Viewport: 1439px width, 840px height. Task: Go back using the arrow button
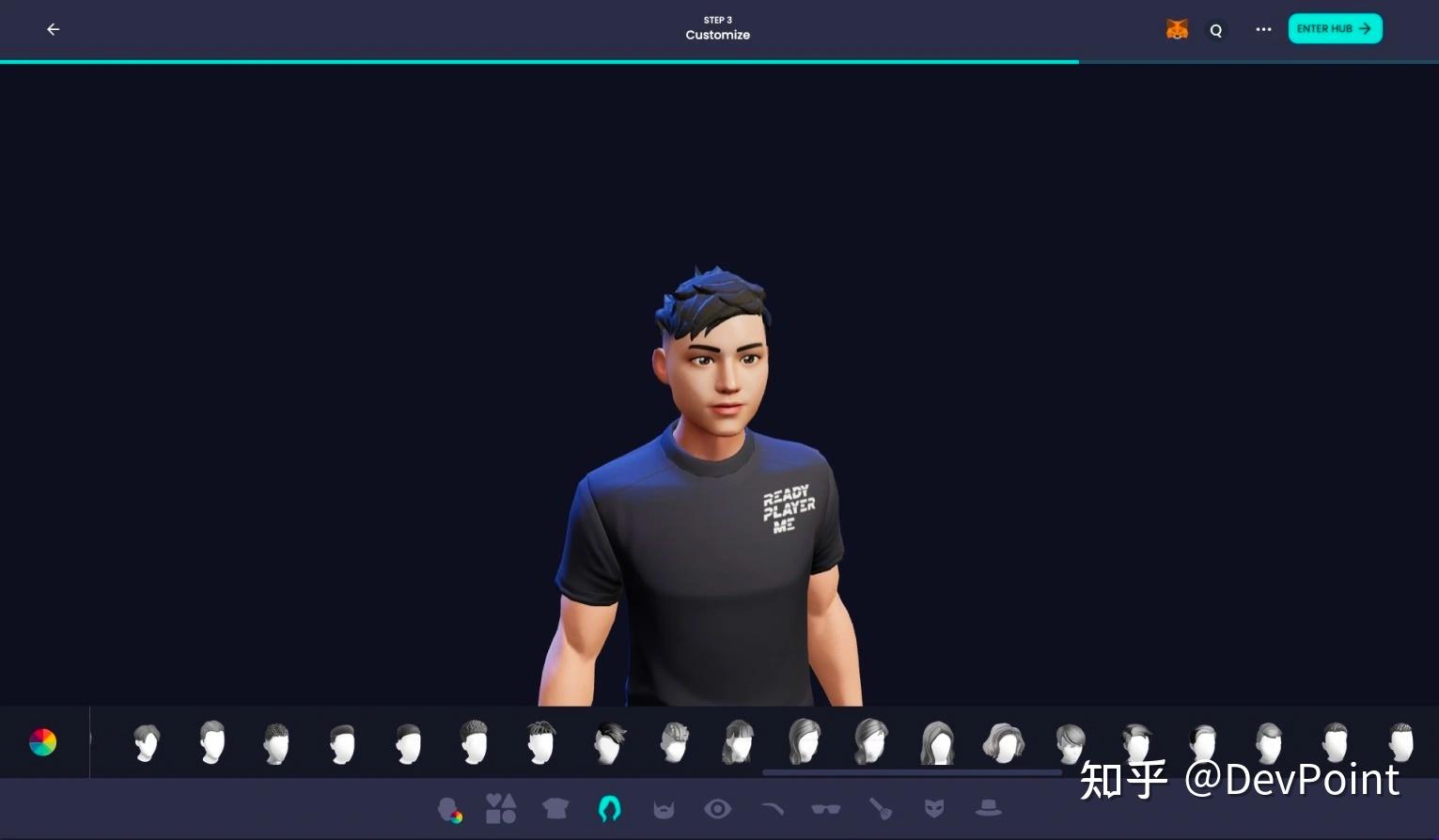pyautogui.click(x=53, y=29)
